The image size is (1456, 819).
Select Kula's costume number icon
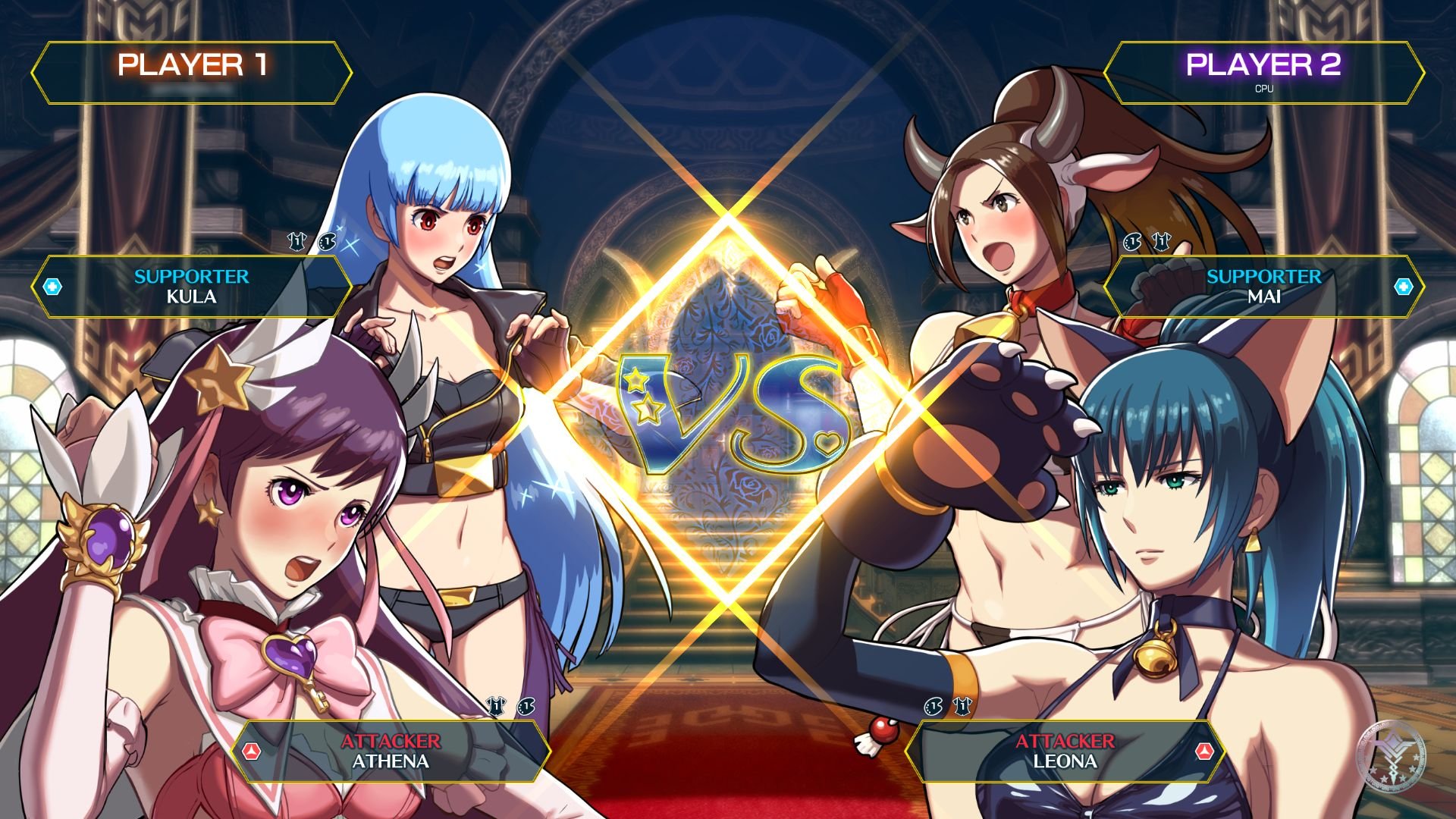click(x=297, y=240)
